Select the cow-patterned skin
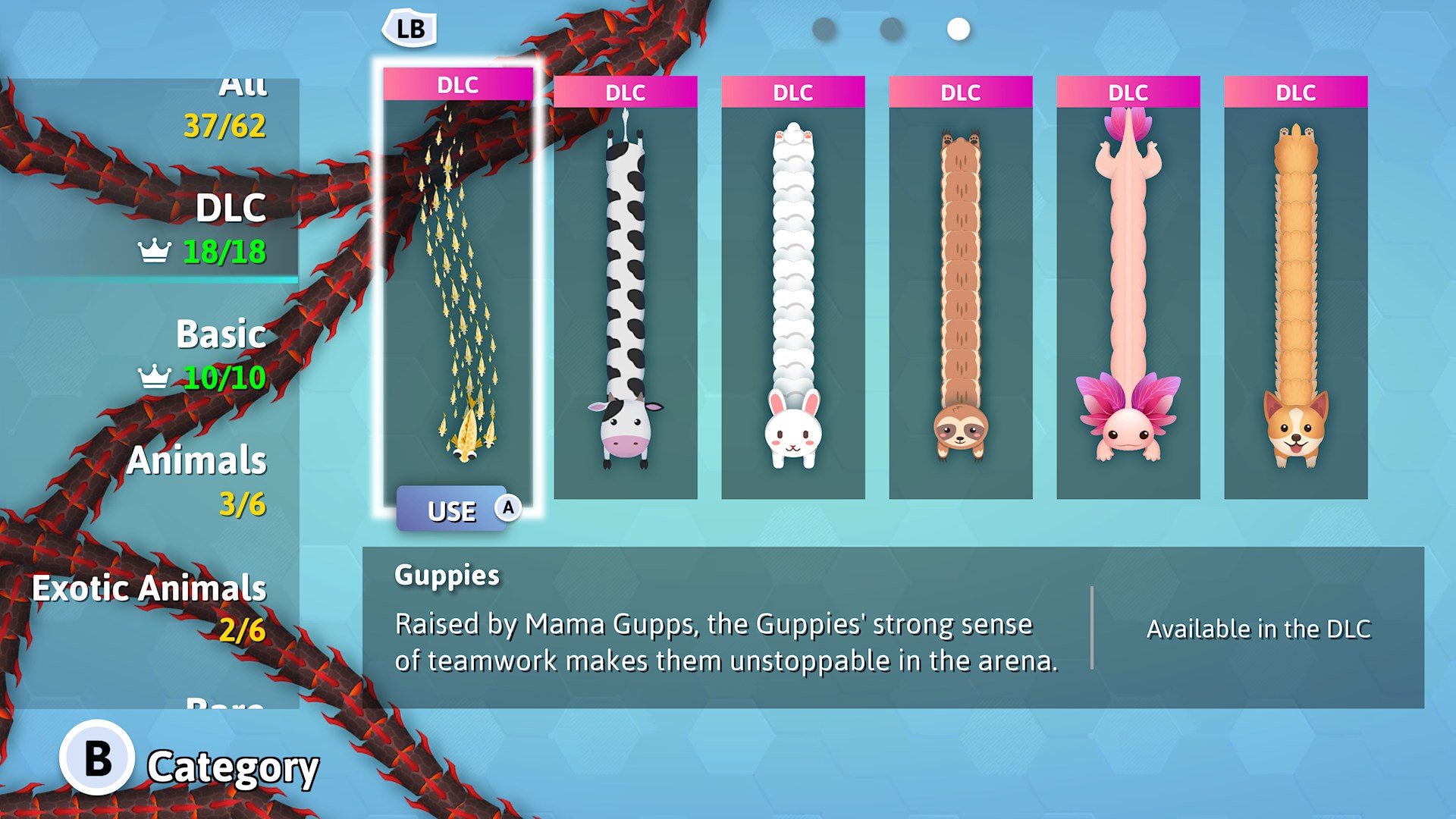The height and width of the screenshot is (819, 1456). (626, 288)
